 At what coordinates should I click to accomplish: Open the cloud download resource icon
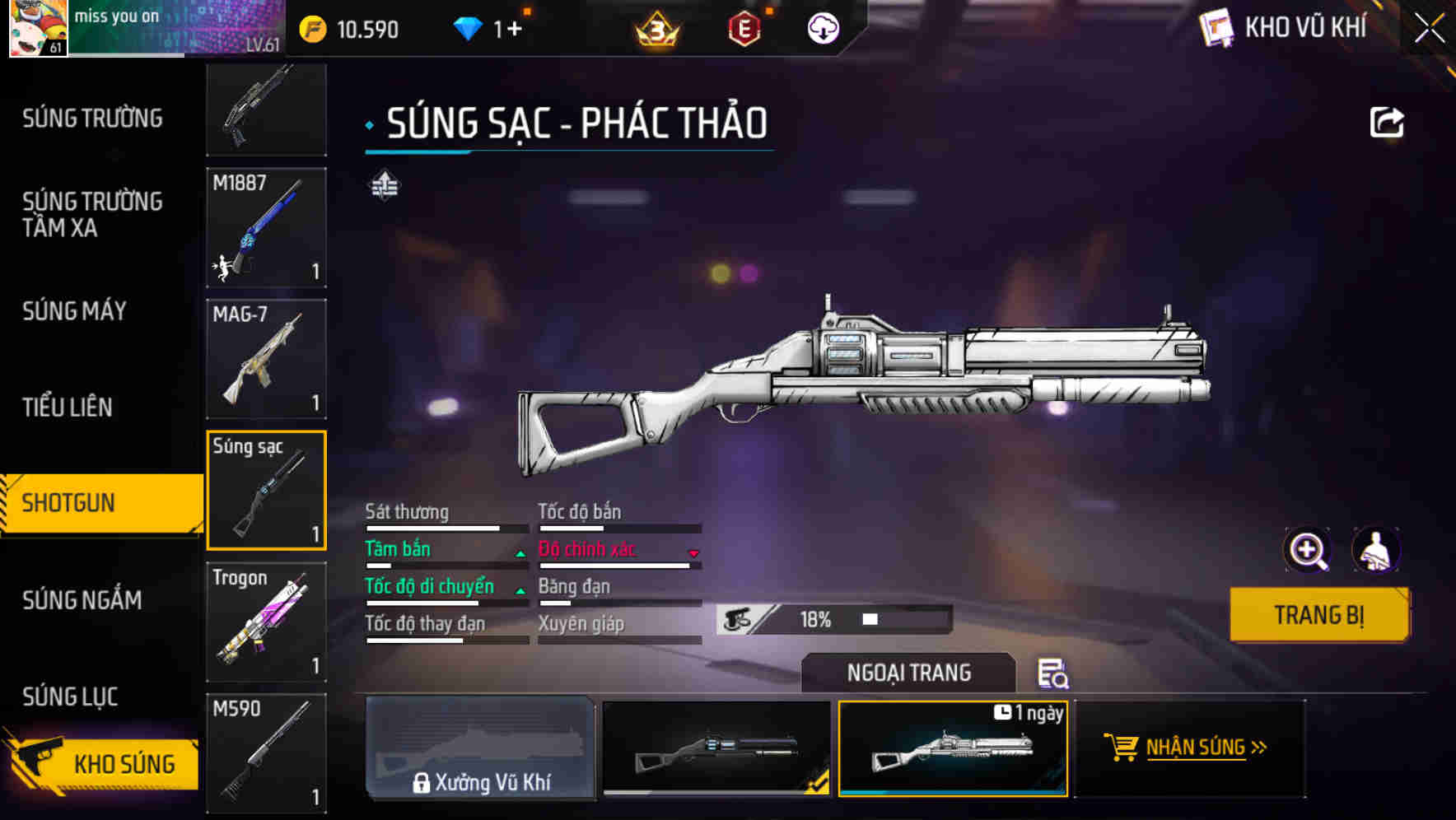[x=821, y=29]
